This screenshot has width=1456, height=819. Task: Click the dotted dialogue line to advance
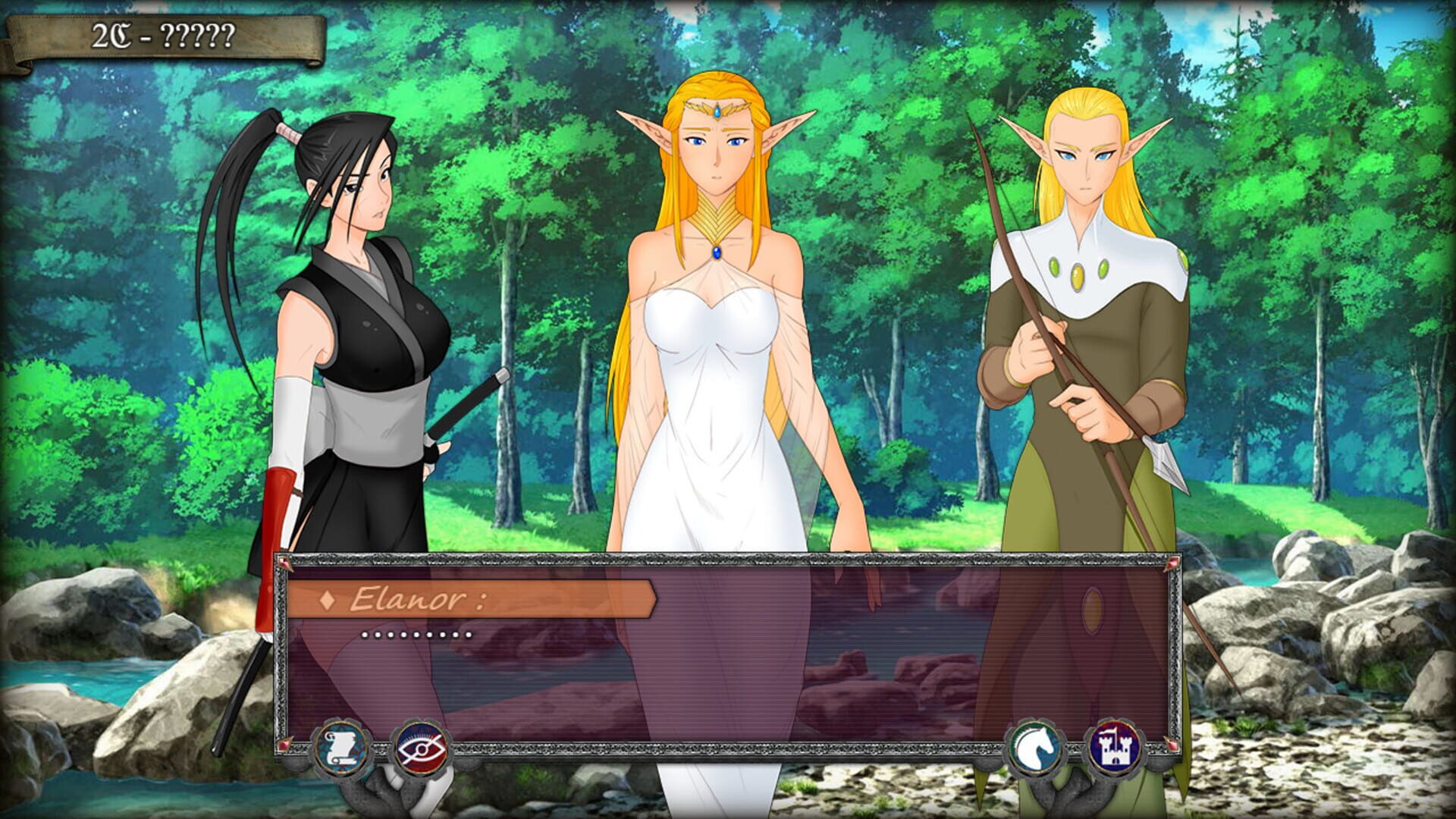click(413, 635)
